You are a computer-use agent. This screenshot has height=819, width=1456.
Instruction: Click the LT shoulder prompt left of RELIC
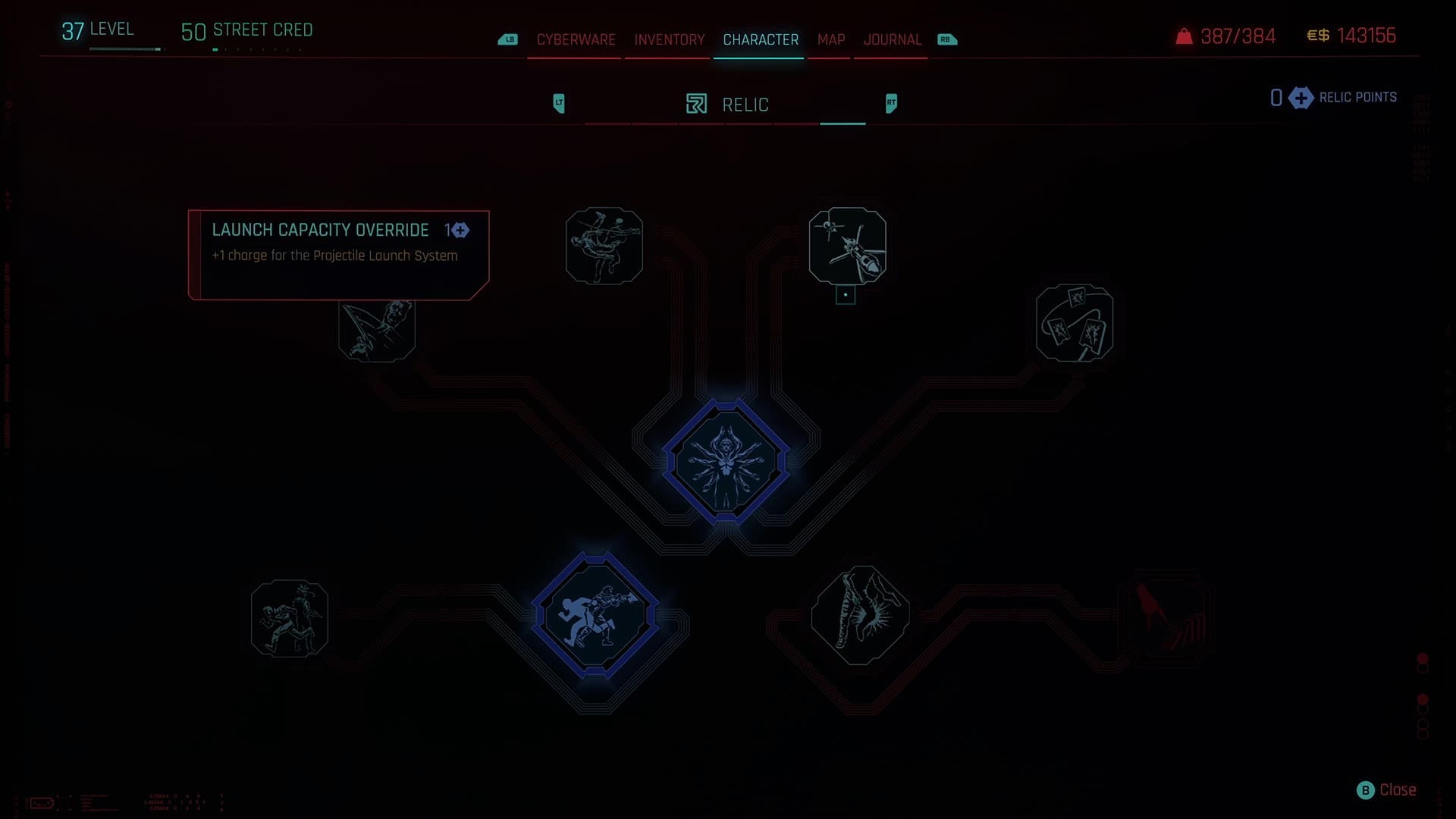coord(560,103)
